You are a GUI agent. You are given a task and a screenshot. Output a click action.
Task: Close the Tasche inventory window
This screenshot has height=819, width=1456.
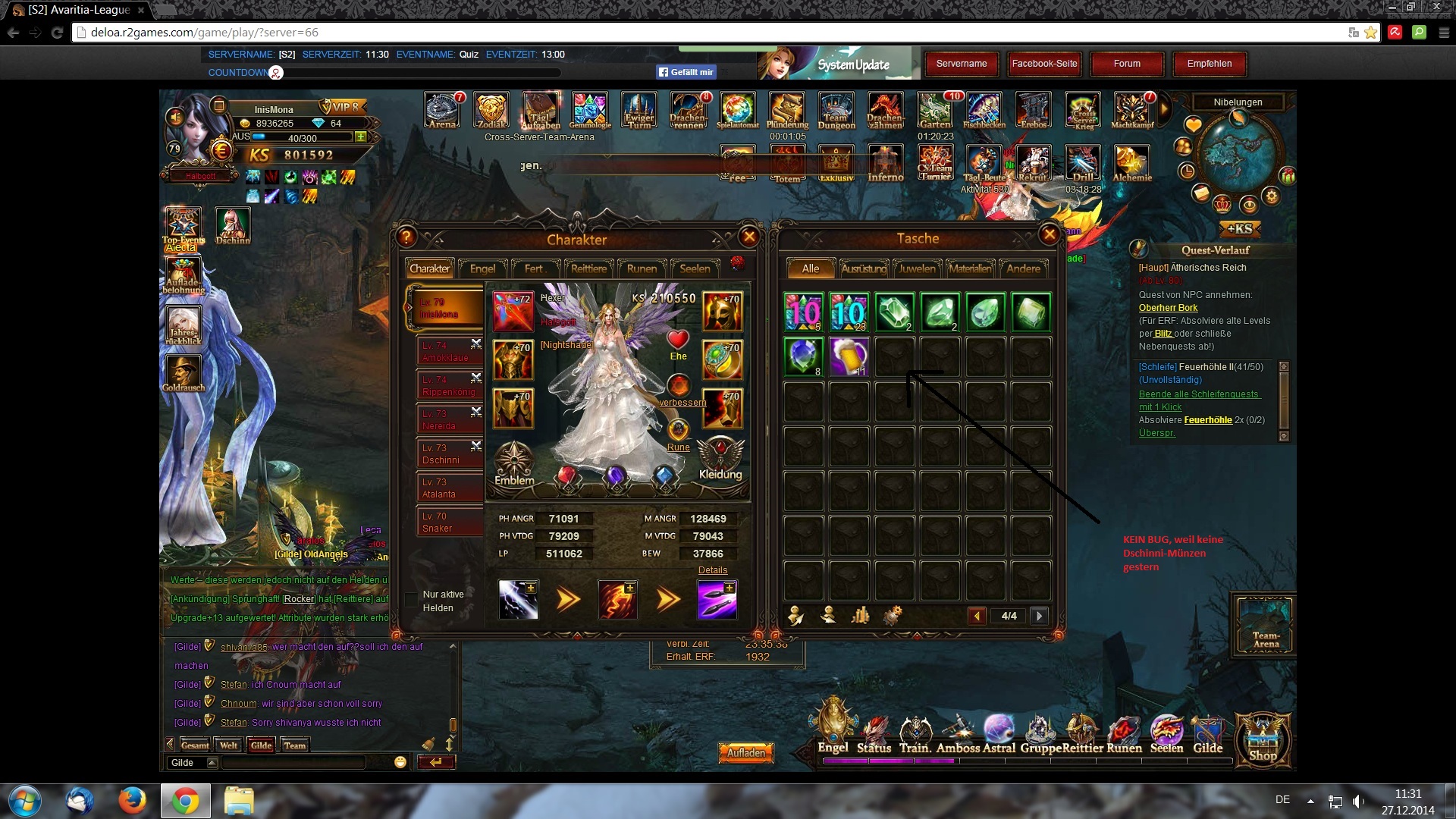point(1050,235)
